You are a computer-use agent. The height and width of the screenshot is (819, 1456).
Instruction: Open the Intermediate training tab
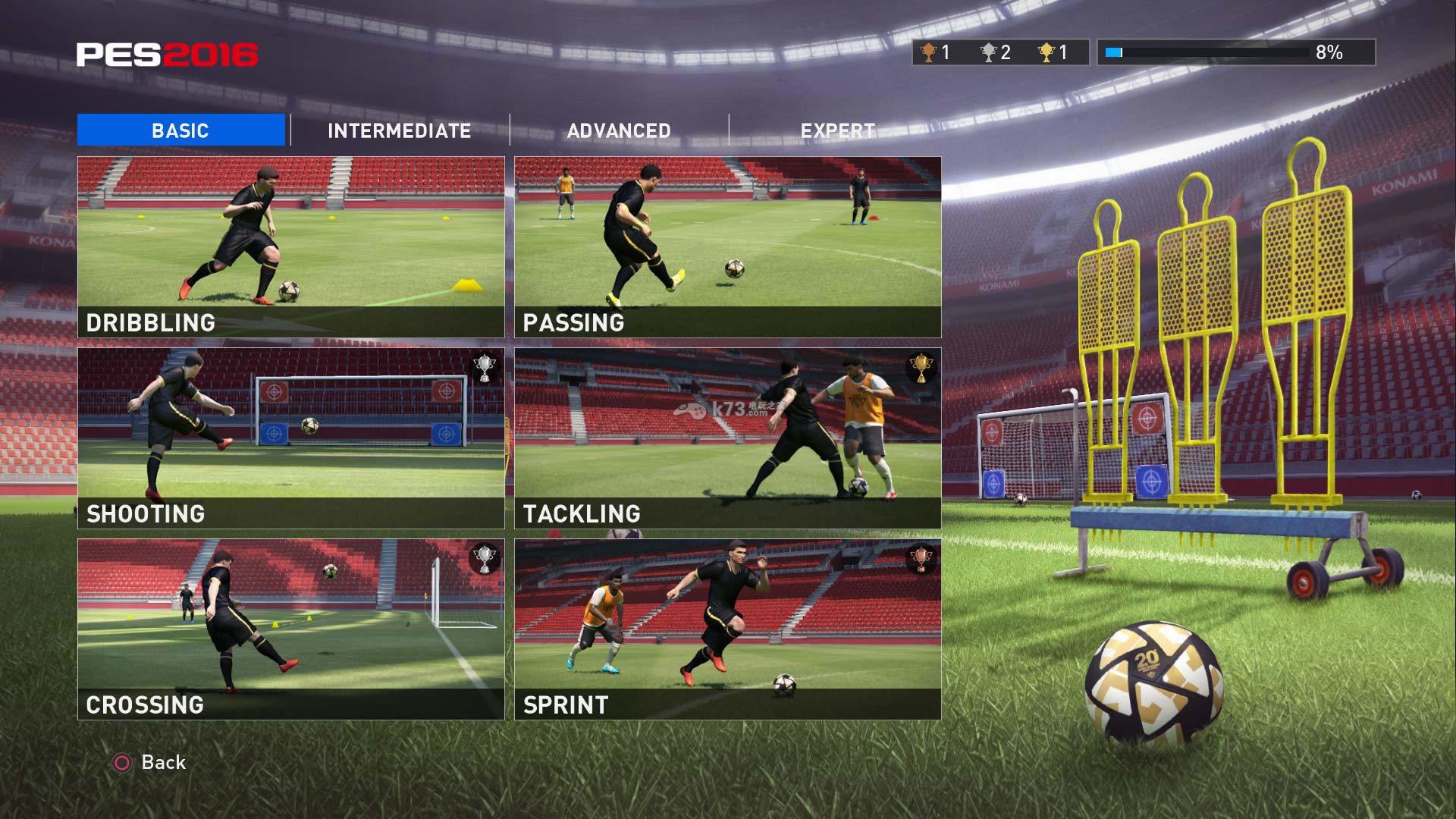399,130
